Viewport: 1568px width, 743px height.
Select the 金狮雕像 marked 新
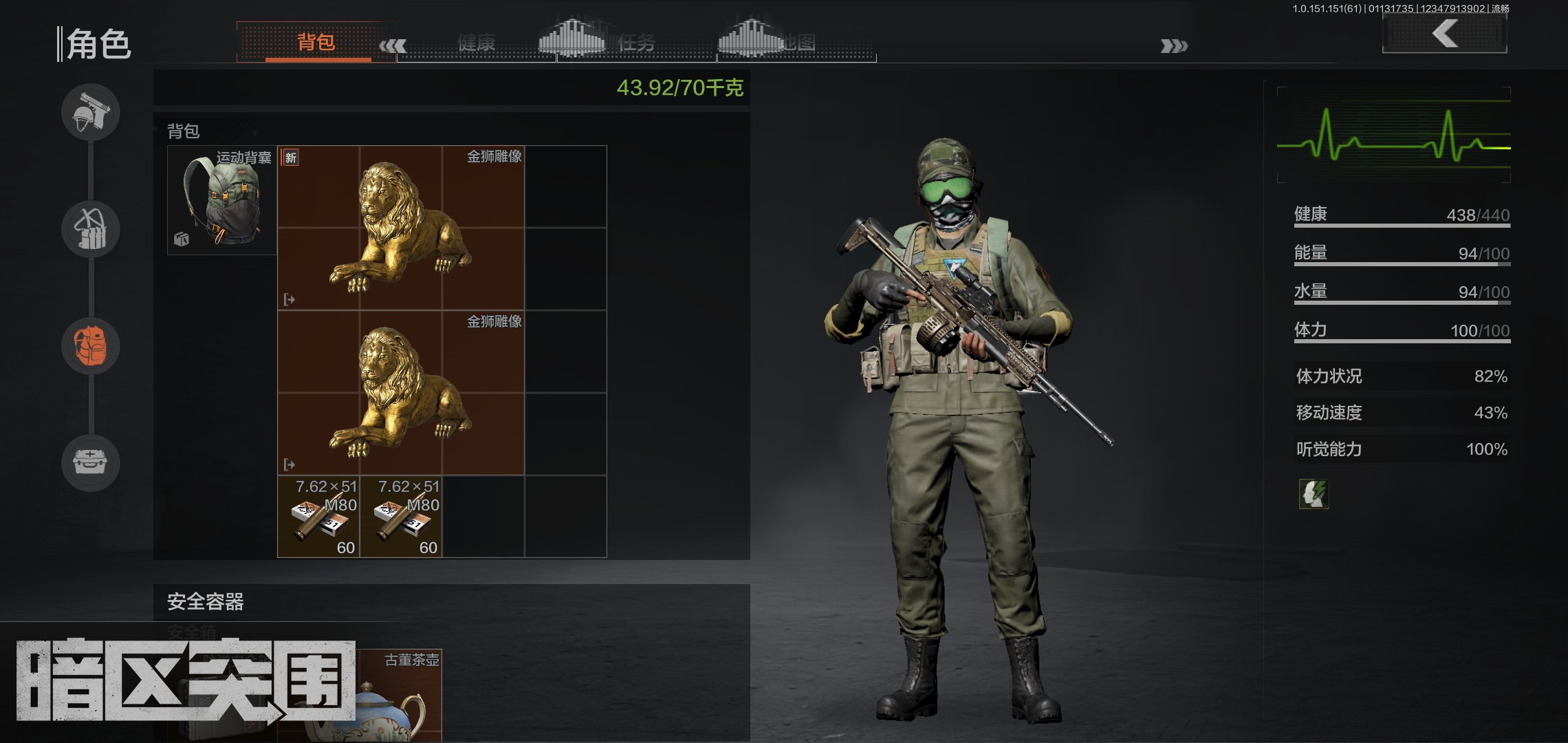tap(400, 228)
